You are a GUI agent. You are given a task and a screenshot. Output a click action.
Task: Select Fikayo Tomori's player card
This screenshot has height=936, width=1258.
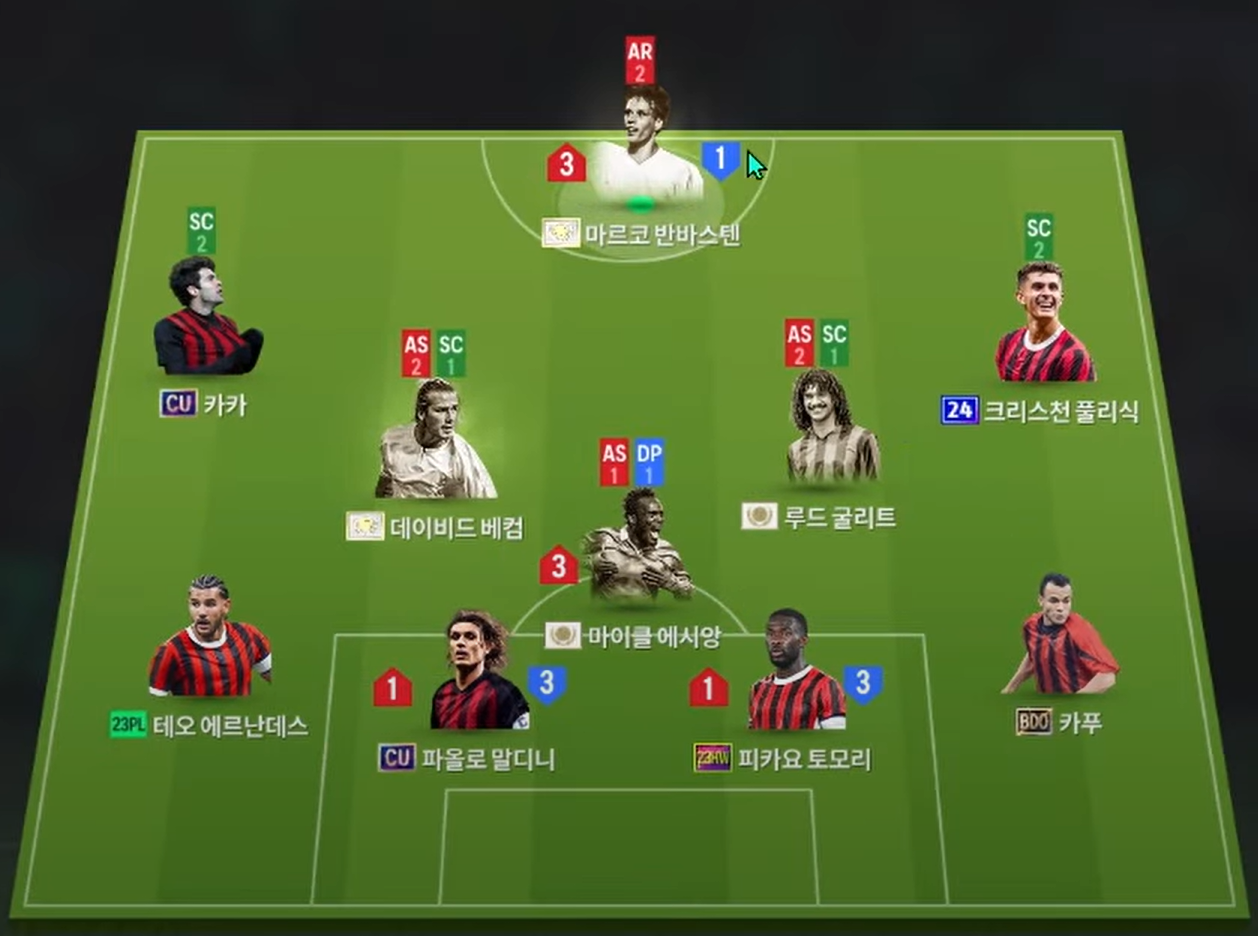click(x=797, y=673)
